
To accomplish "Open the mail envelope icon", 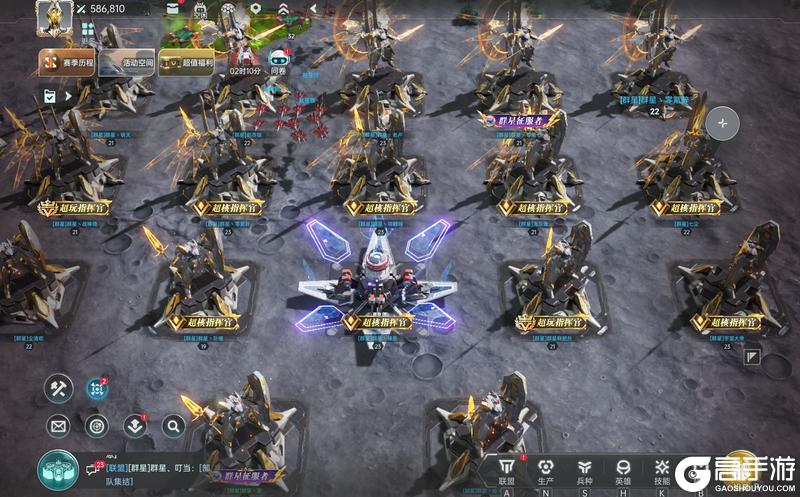I will [58, 426].
